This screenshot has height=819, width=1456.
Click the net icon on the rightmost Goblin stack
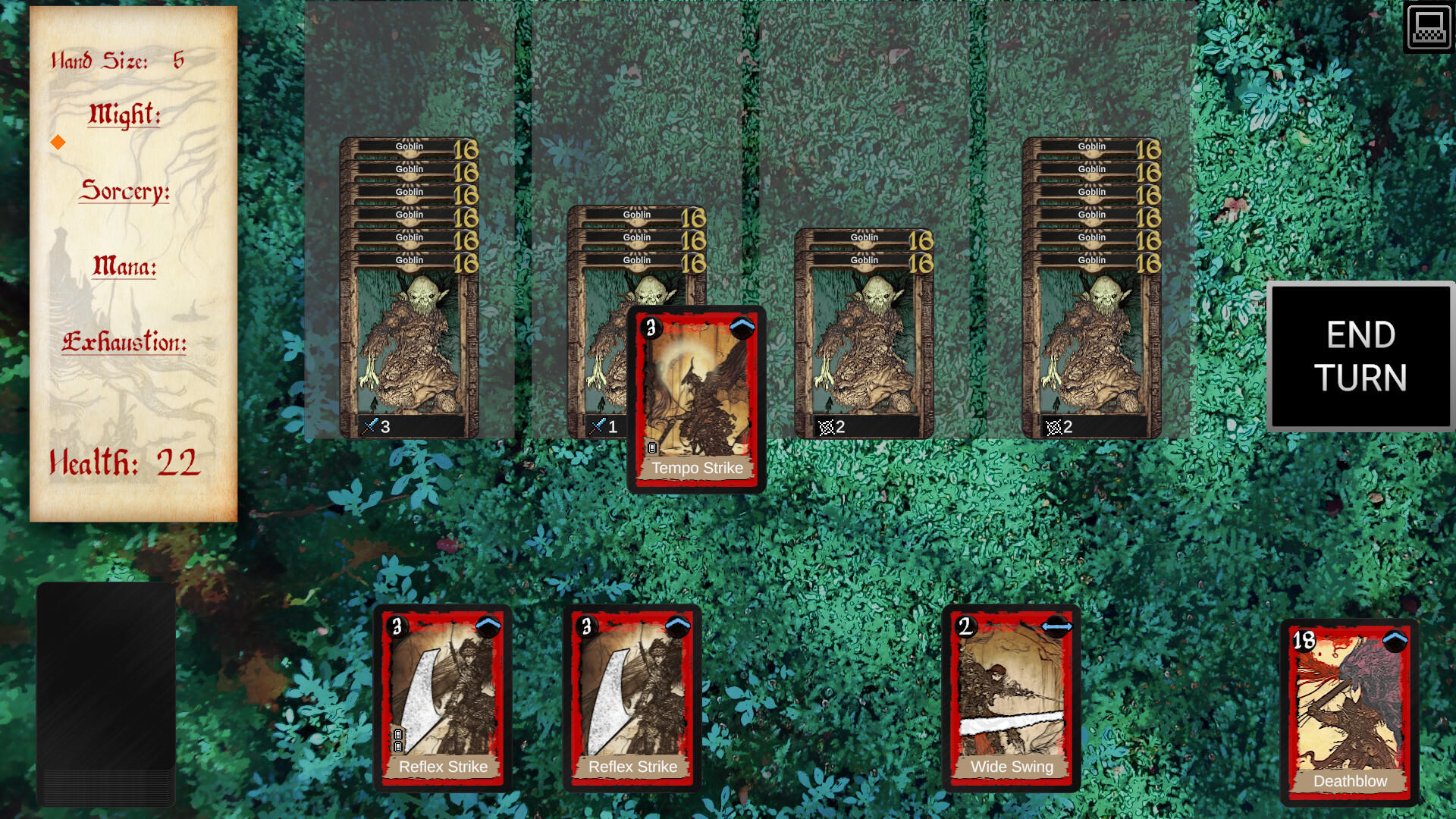click(1054, 426)
